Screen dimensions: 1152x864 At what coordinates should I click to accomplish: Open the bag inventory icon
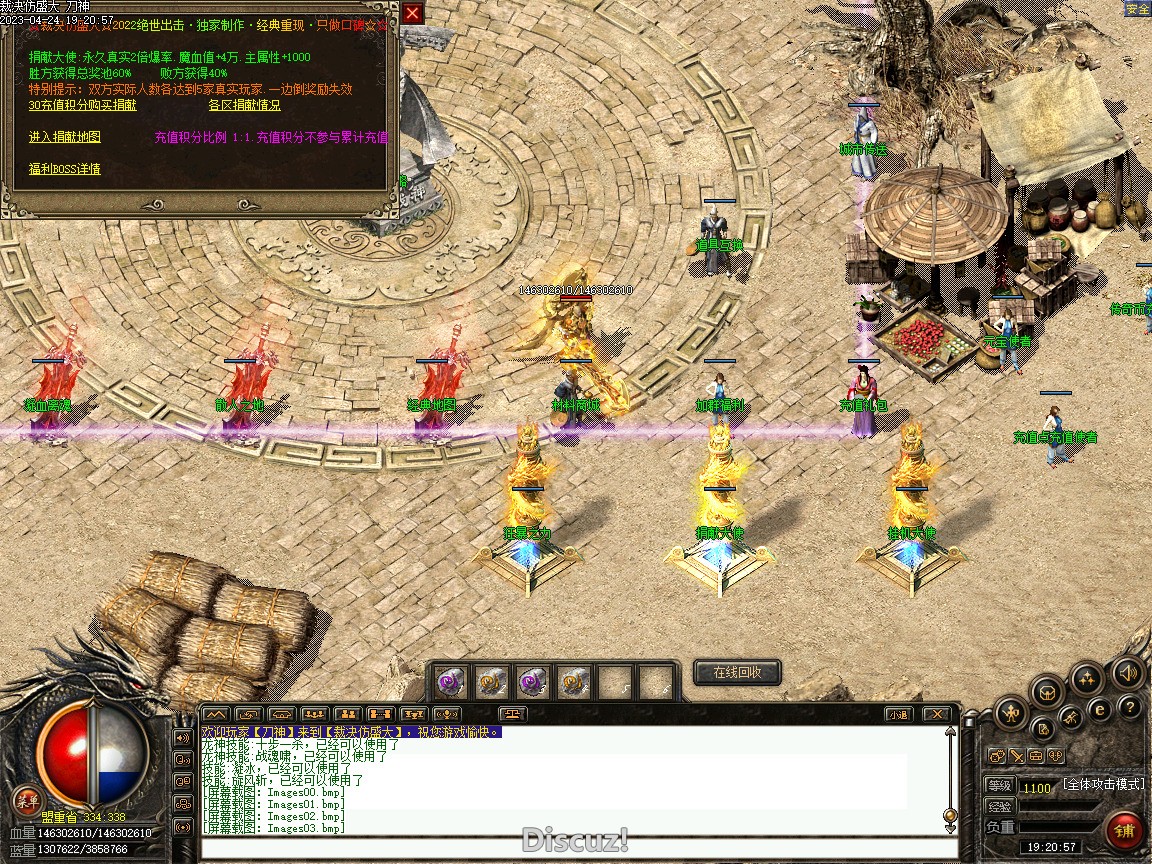[x=1047, y=691]
